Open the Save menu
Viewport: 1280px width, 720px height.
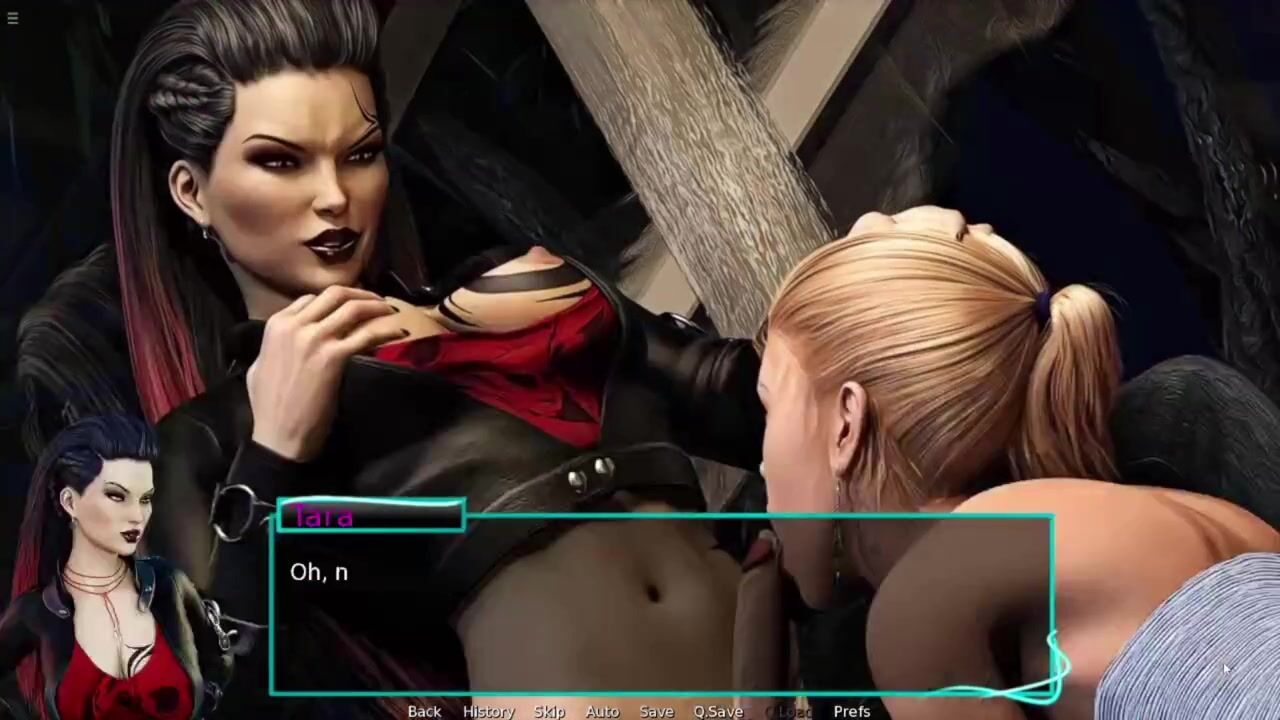[656, 711]
